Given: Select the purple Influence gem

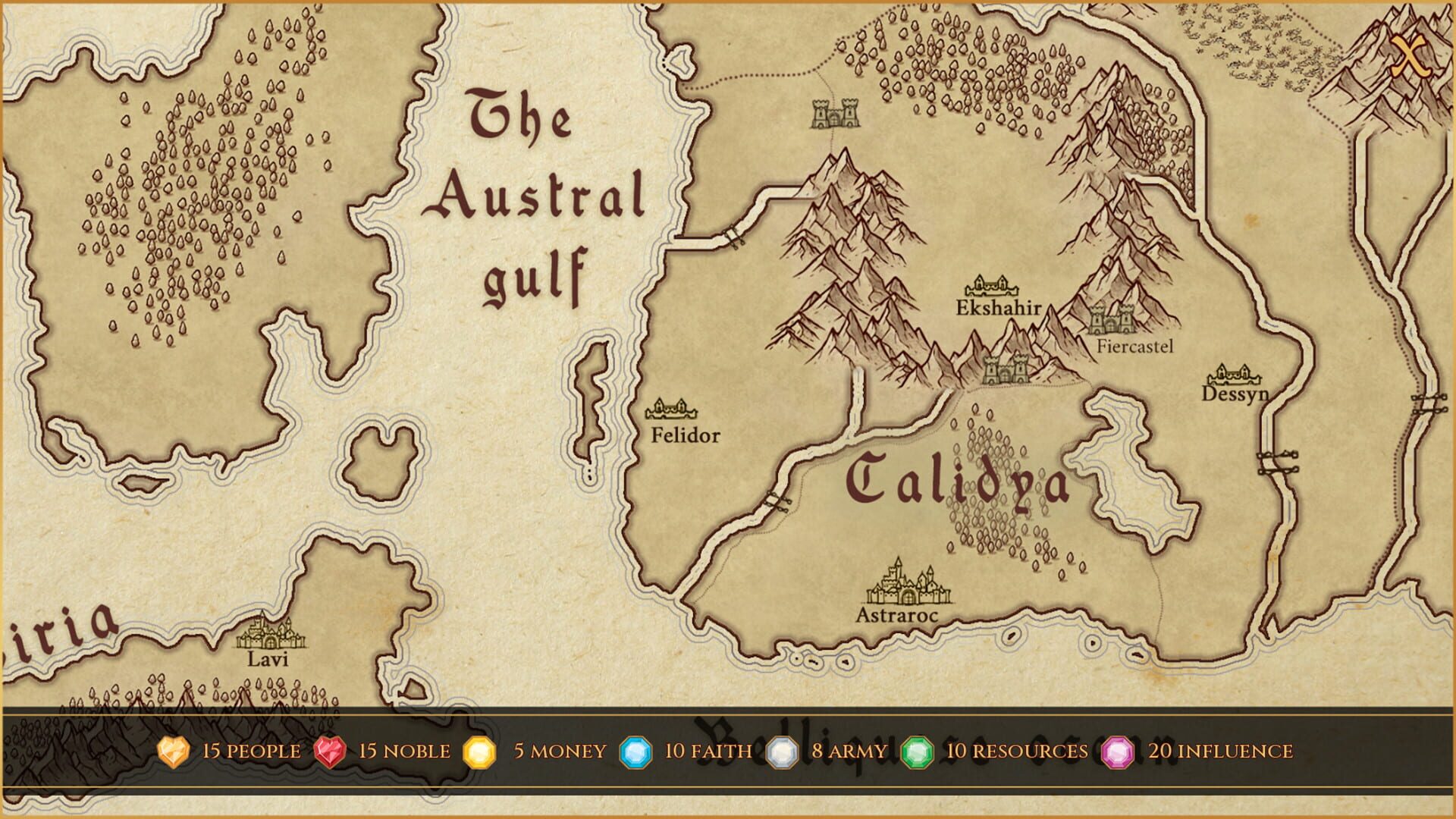Looking at the screenshot, I should (x=1117, y=752).
